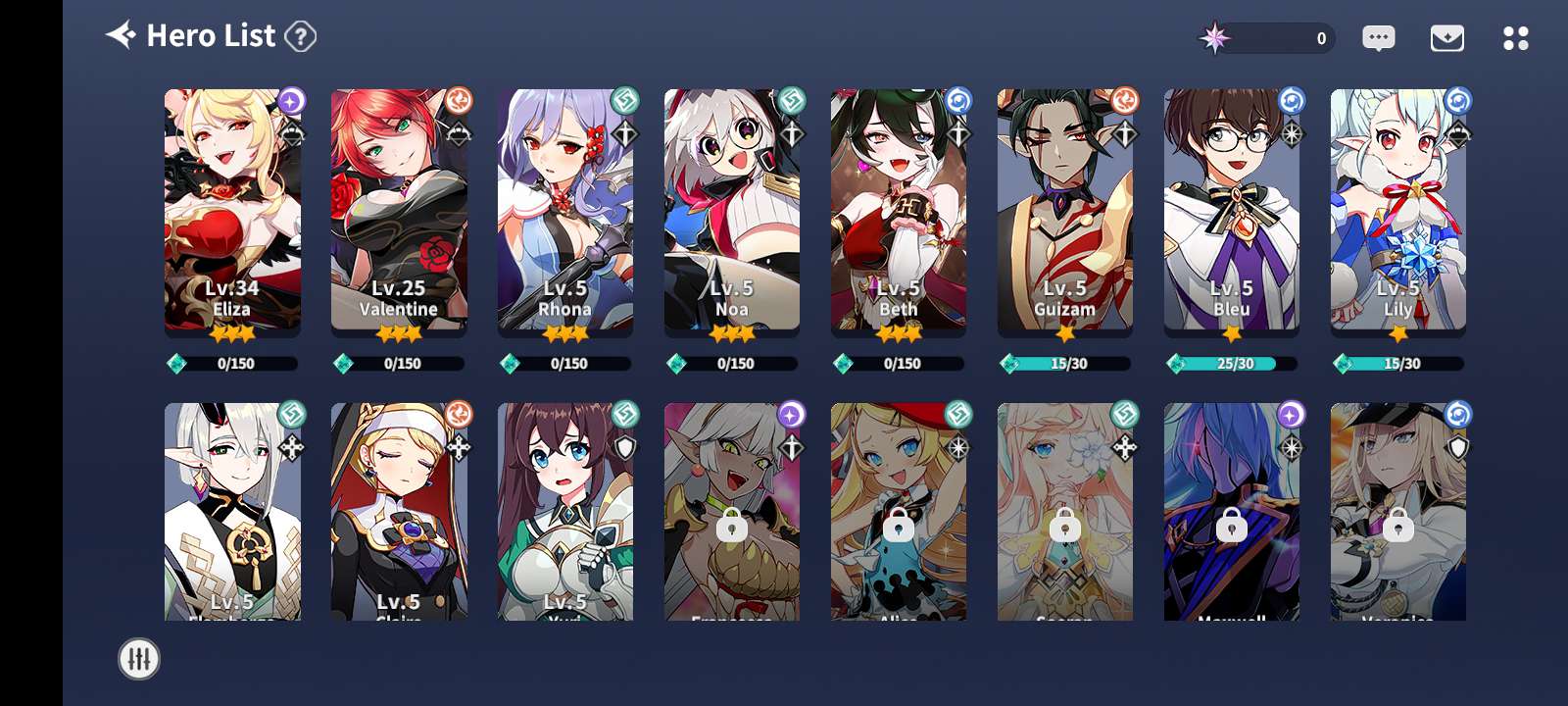This screenshot has height=706, width=1568.
Task: Go back using the Hero List arrow
Action: coord(122,36)
